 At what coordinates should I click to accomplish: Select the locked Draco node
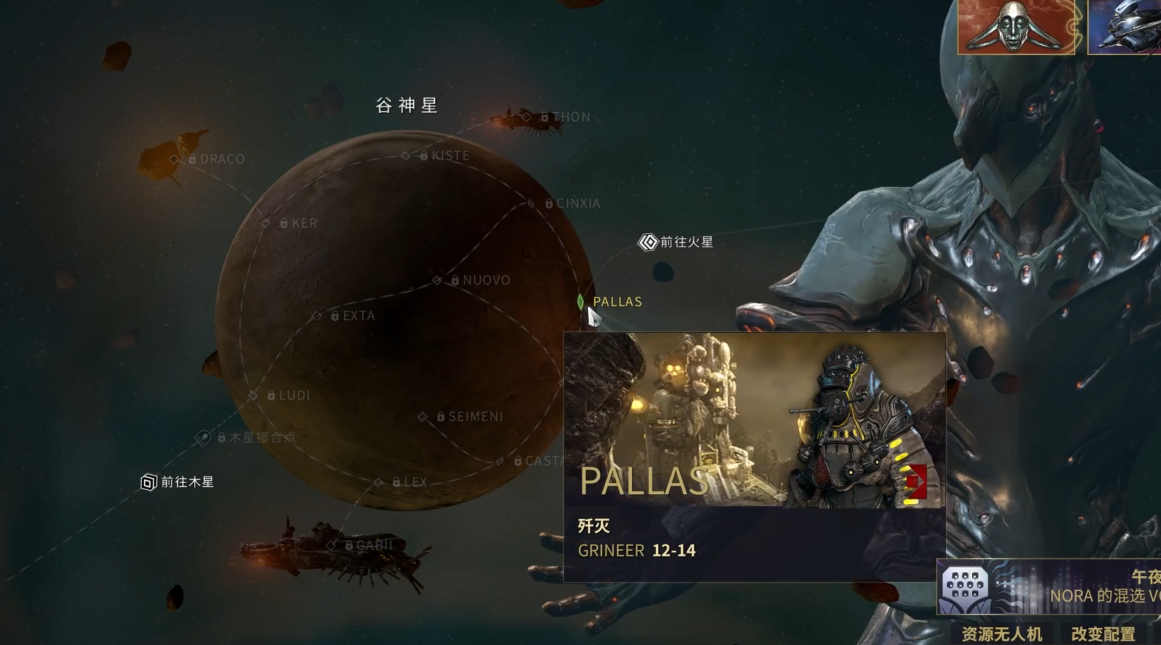click(x=173, y=159)
